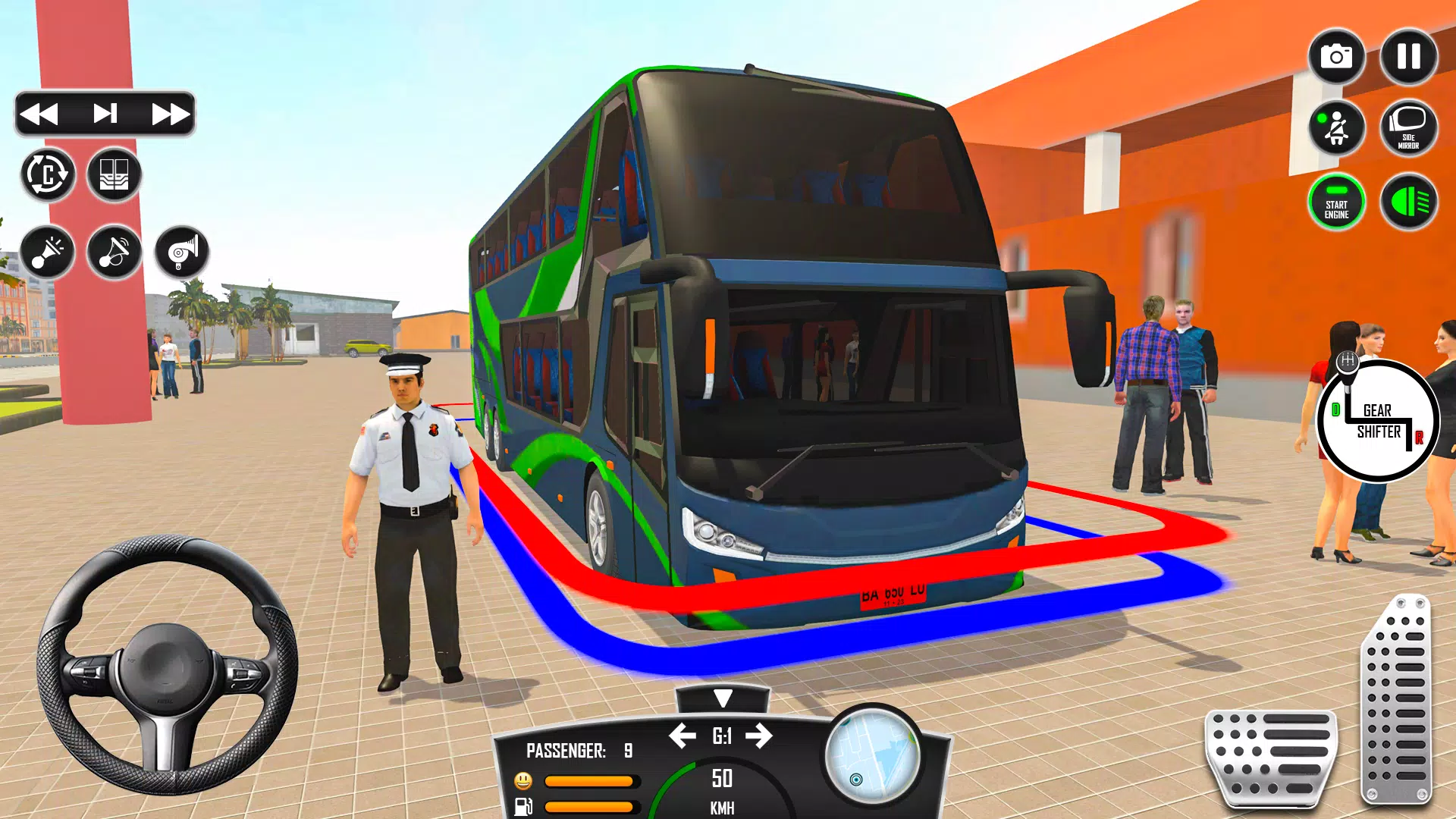This screenshot has width=1456, height=819.
Task: Take an in-game screenshot with the camera
Action: [x=1336, y=55]
